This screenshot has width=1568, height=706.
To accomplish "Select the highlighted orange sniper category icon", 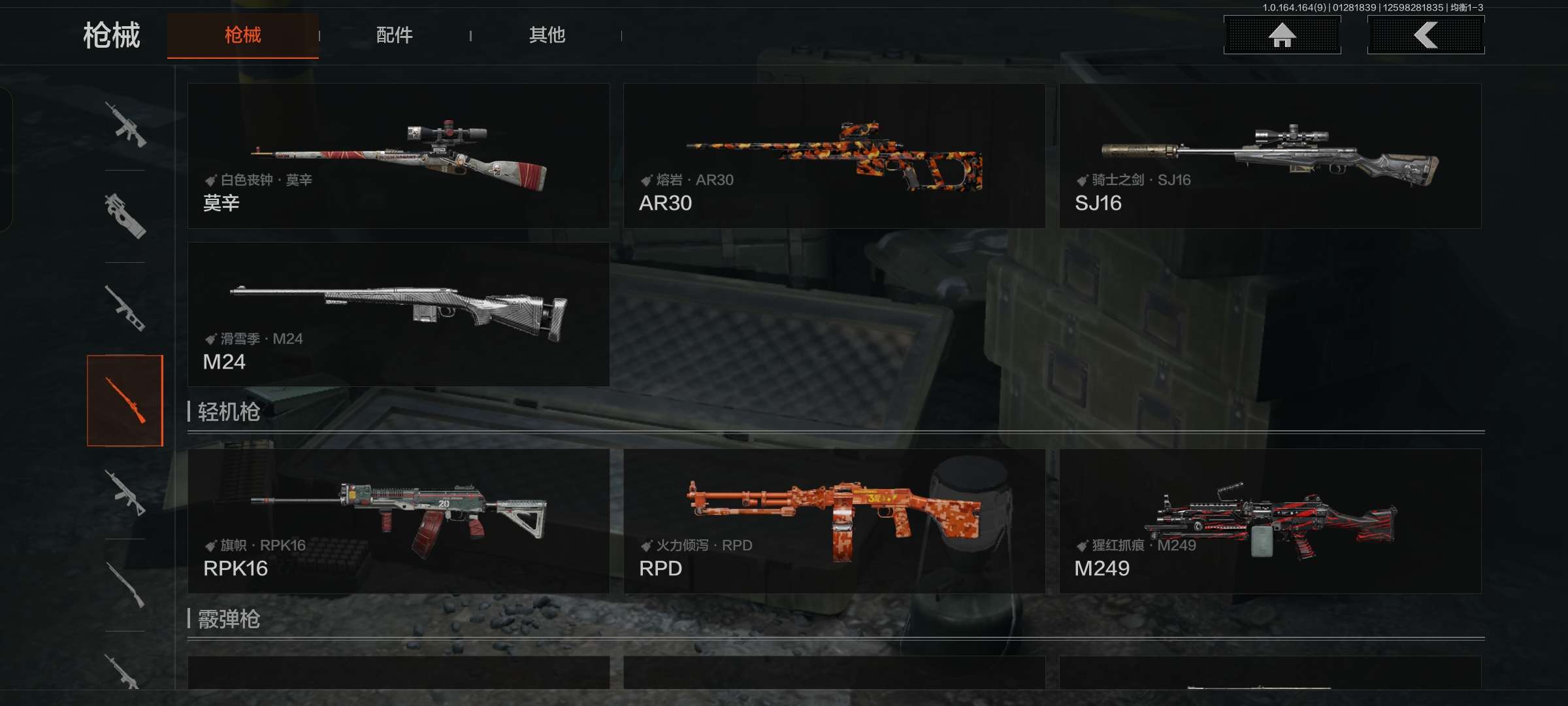I will (125, 400).
